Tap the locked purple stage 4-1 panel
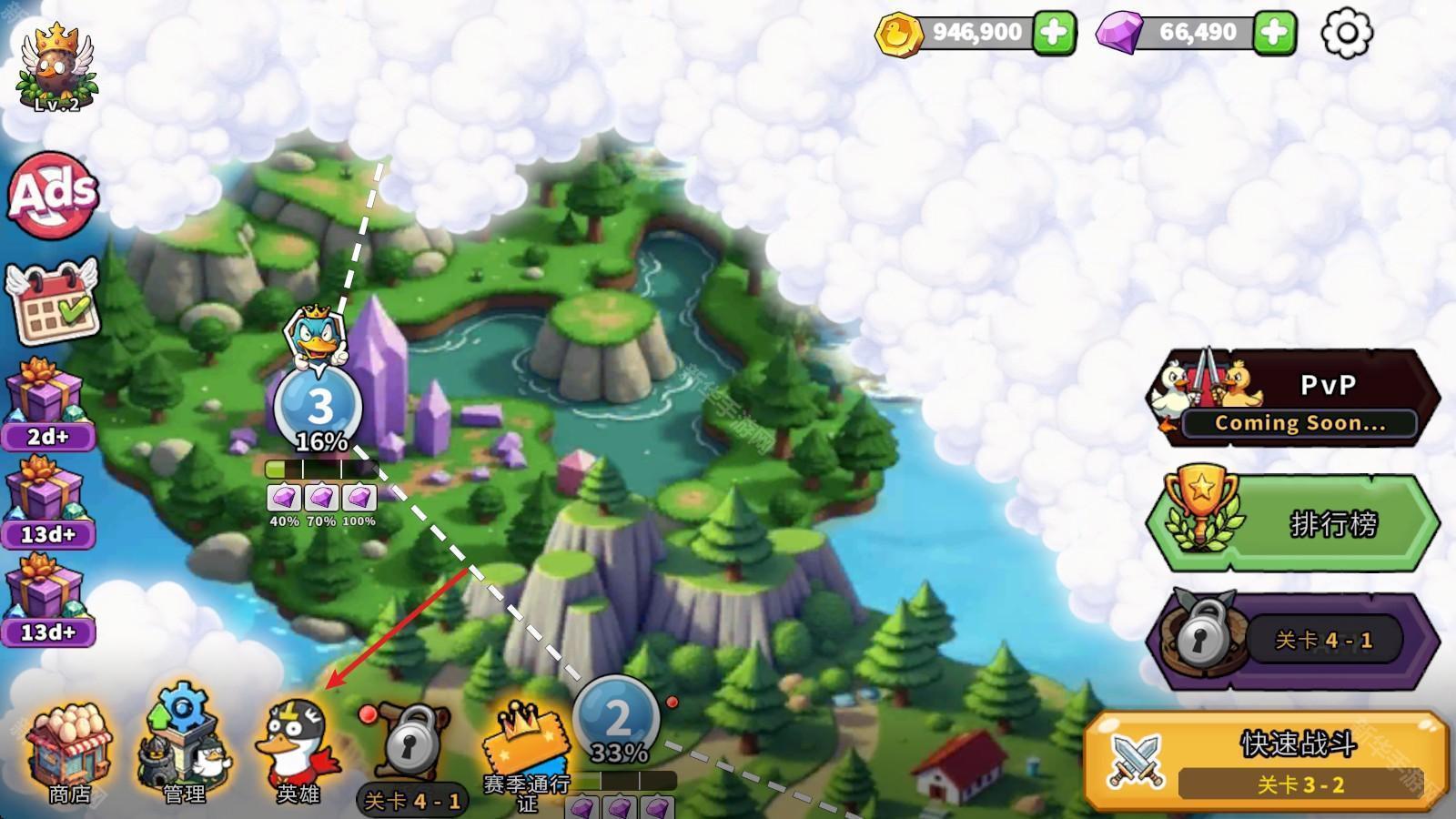 tap(1292, 641)
